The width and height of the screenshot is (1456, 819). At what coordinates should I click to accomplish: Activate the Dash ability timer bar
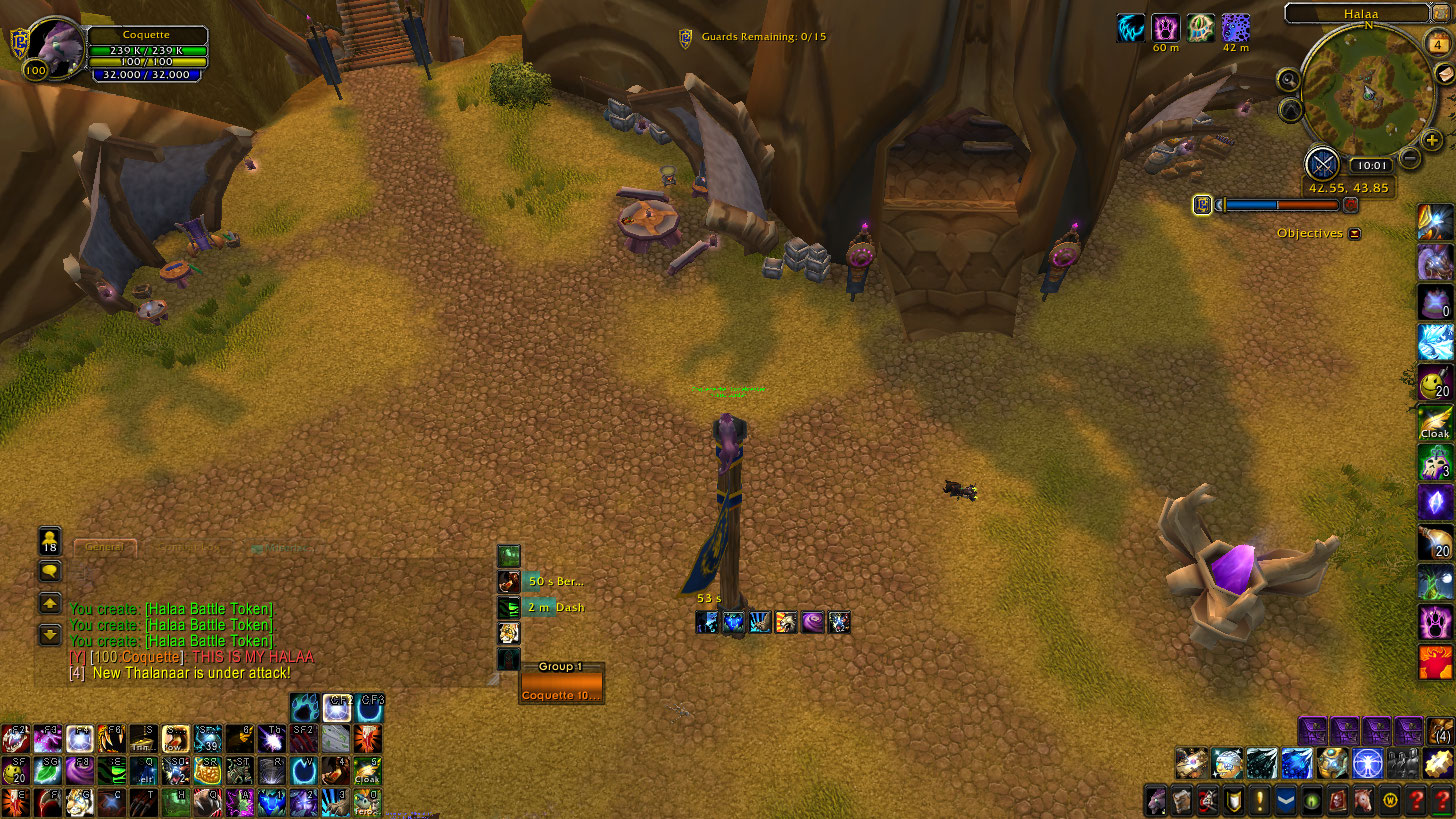(540, 607)
